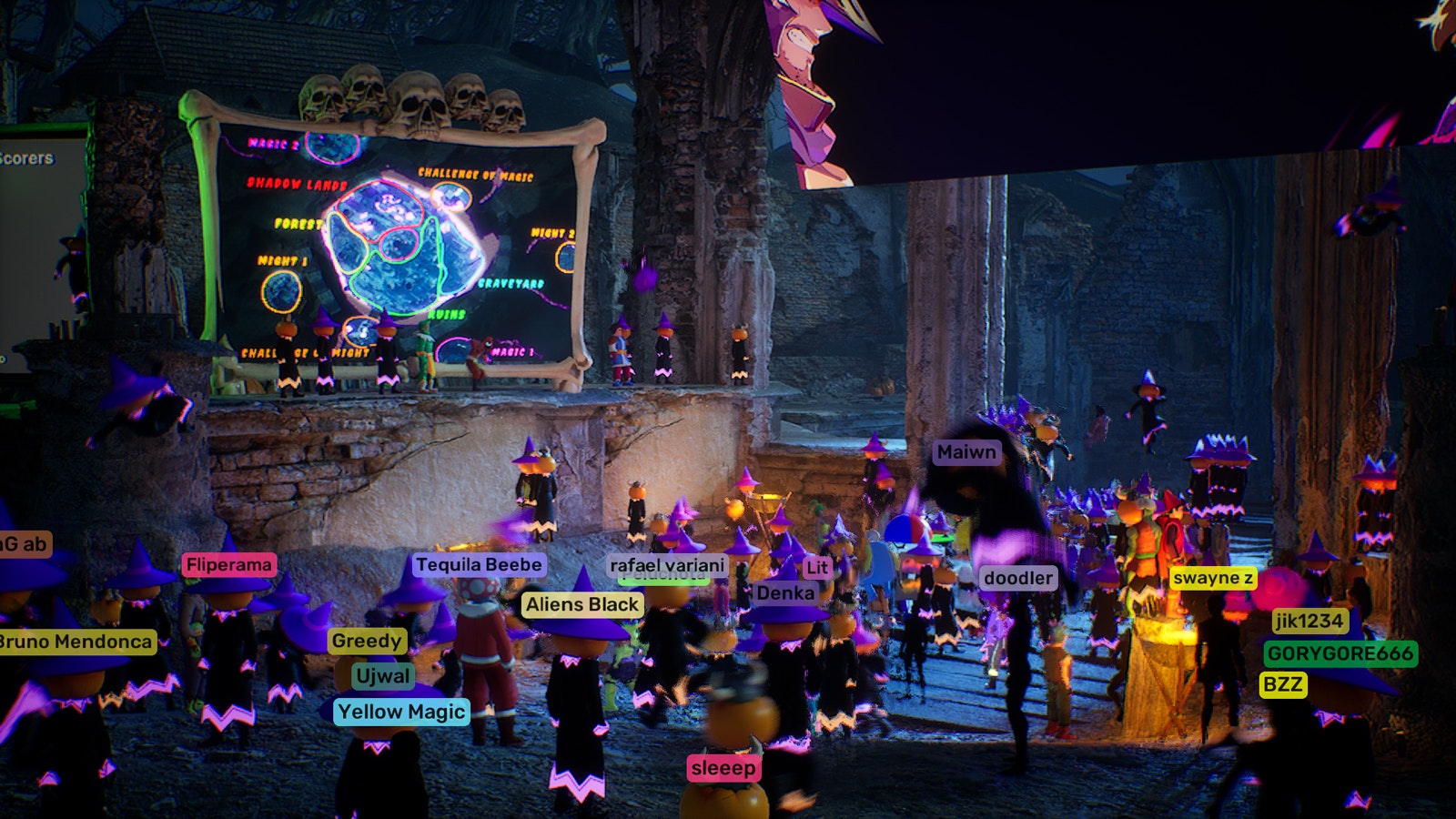Select the Yellow Magic player tag
Viewport: 1456px width, 819px height.
point(401,712)
